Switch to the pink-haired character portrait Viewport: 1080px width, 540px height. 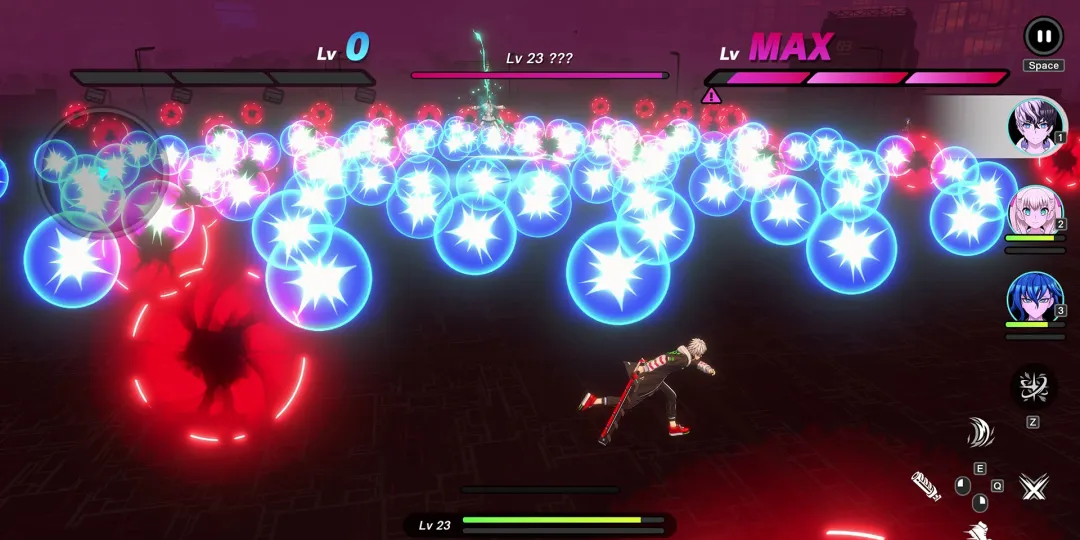point(1035,213)
